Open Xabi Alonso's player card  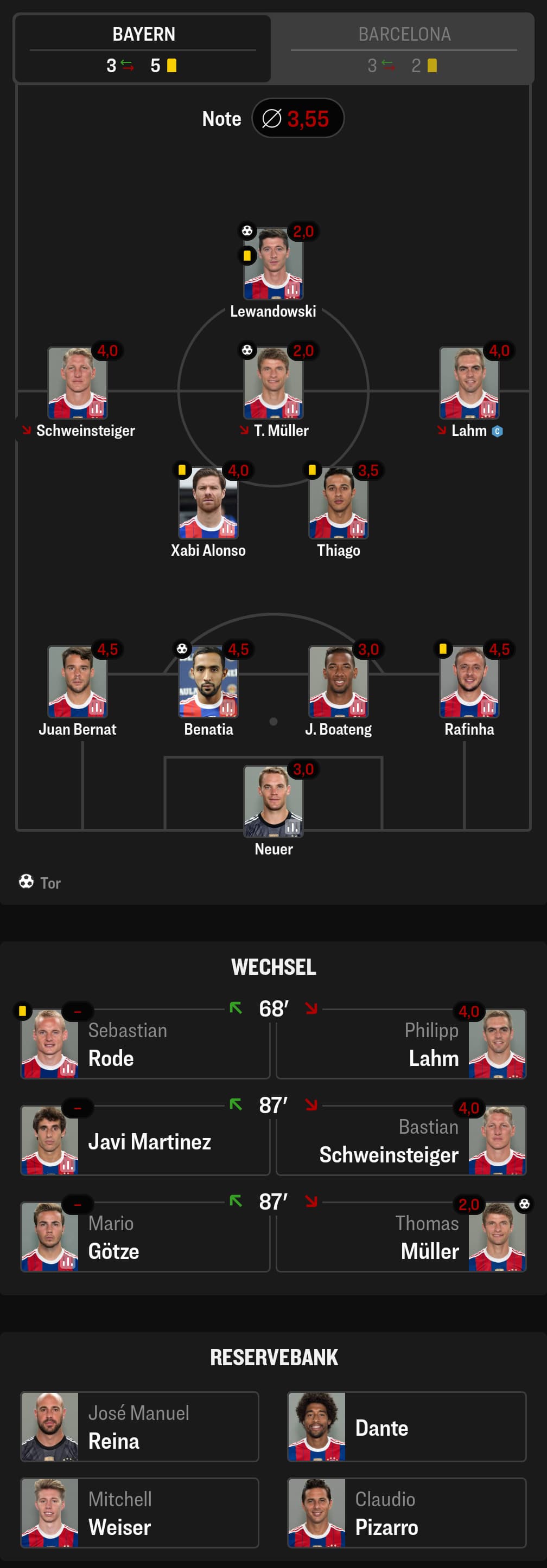point(208,503)
